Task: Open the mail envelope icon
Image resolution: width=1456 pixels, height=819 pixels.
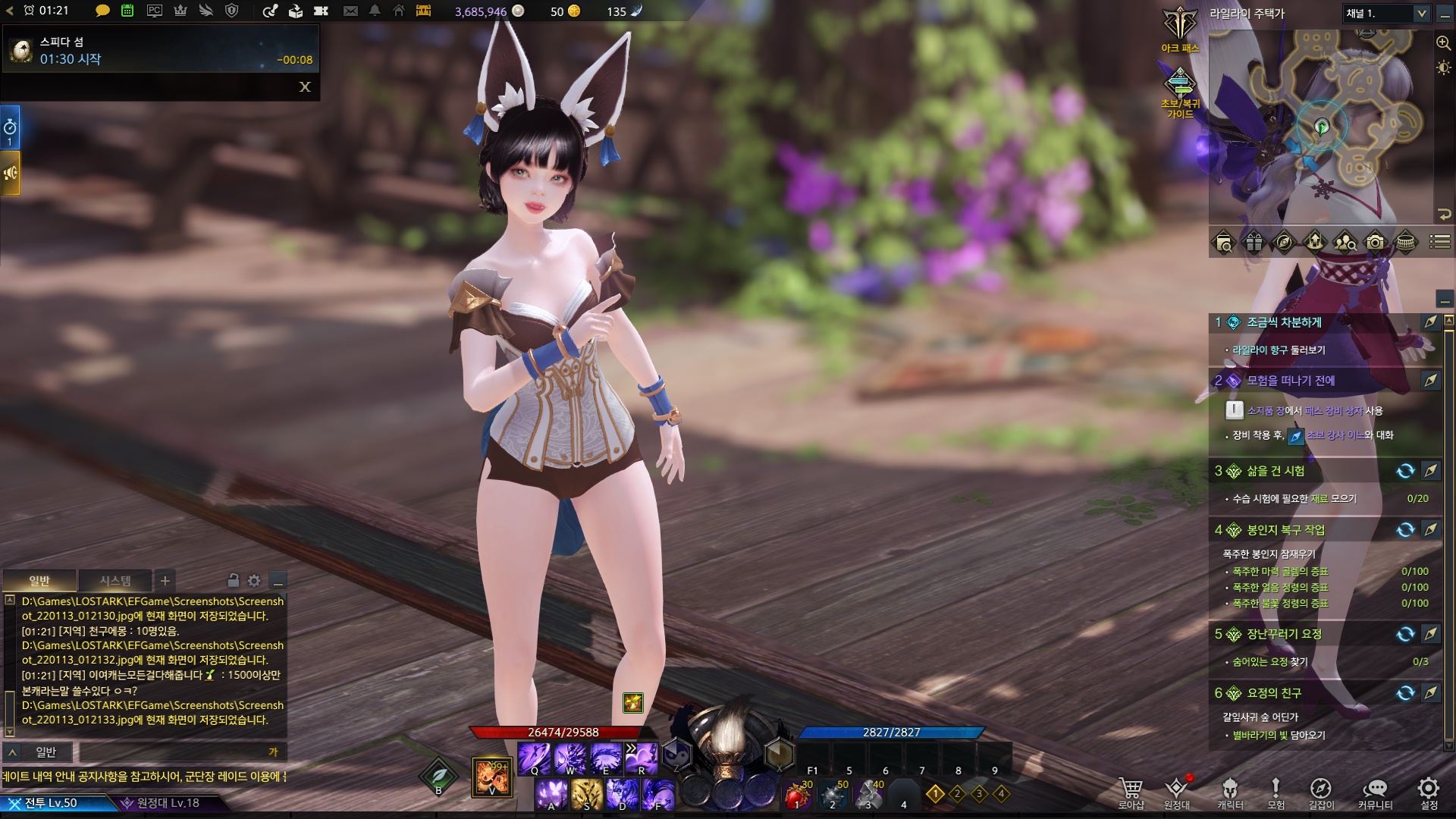Action: pyautogui.click(x=350, y=11)
